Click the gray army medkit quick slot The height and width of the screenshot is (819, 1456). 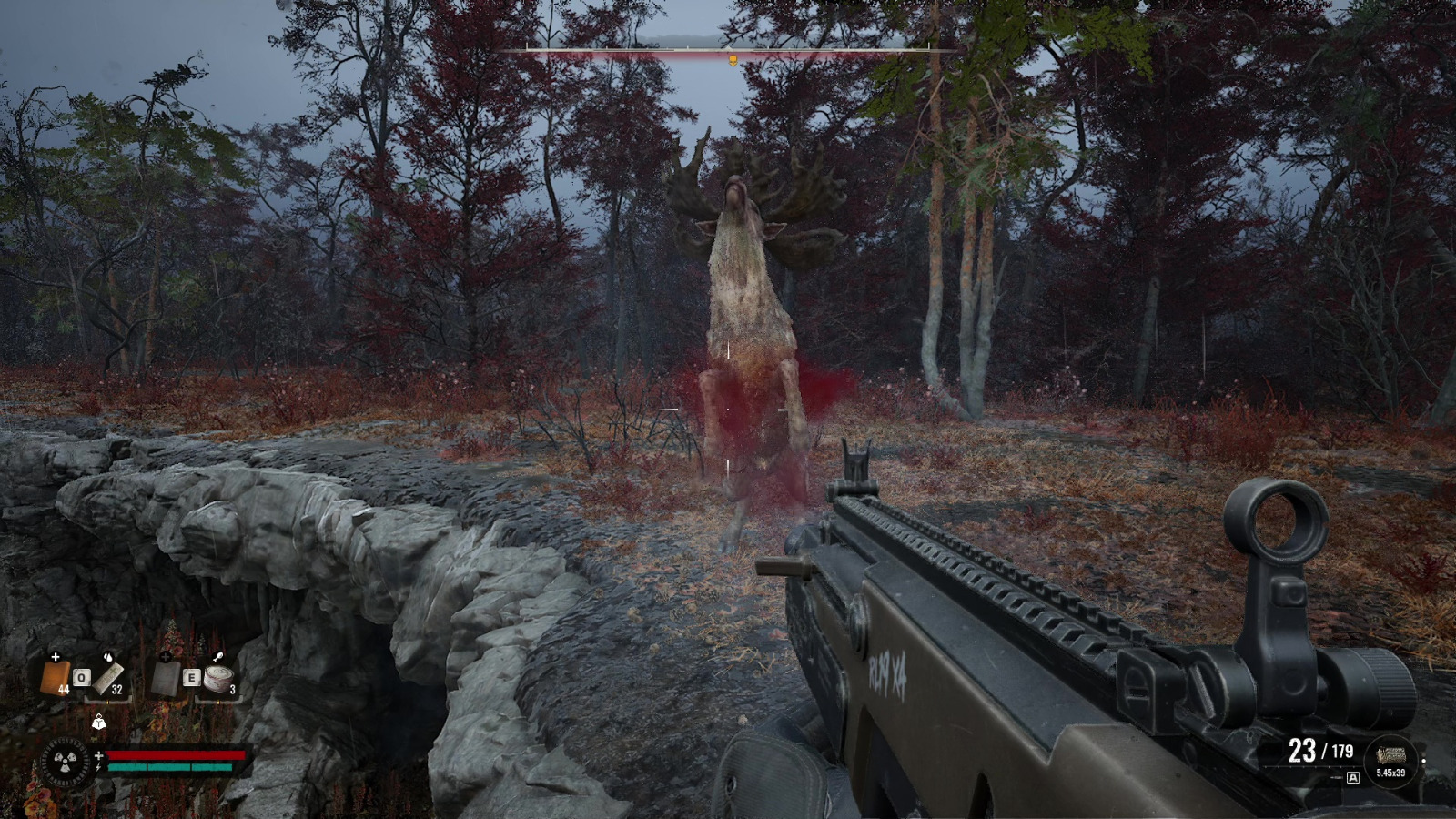pos(166,679)
